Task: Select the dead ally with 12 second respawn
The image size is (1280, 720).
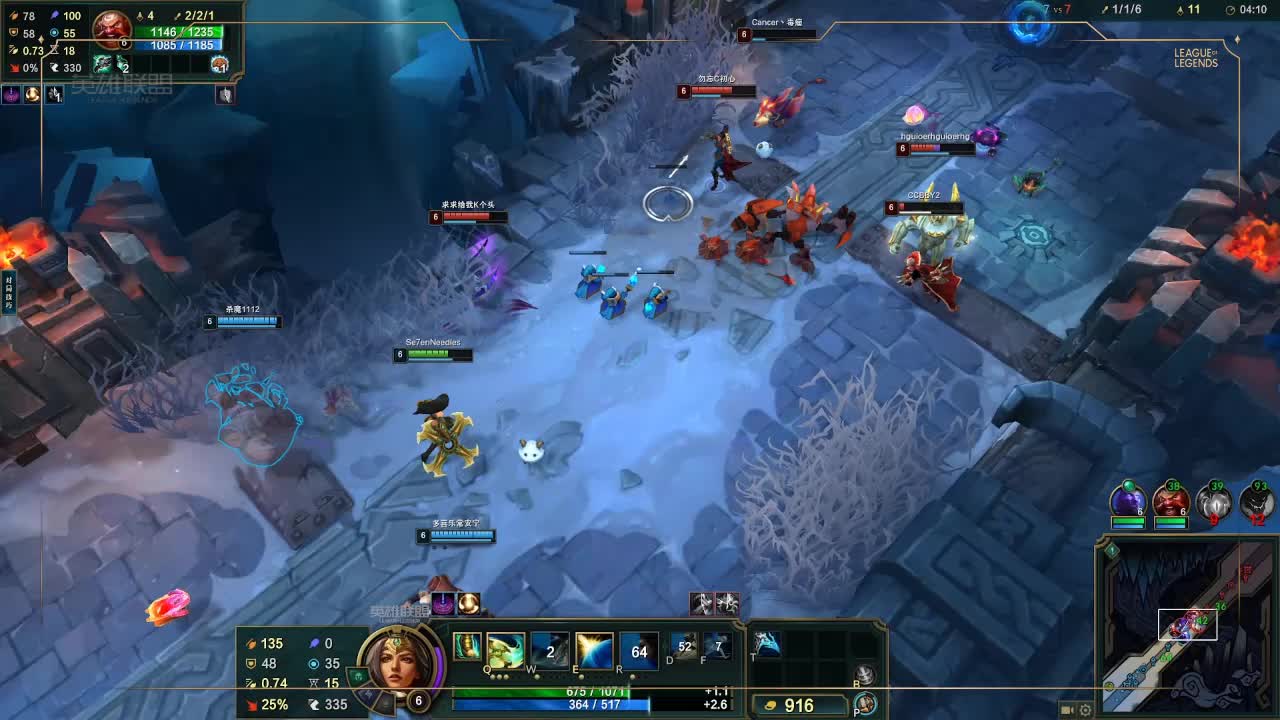Action: [x=1256, y=499]
